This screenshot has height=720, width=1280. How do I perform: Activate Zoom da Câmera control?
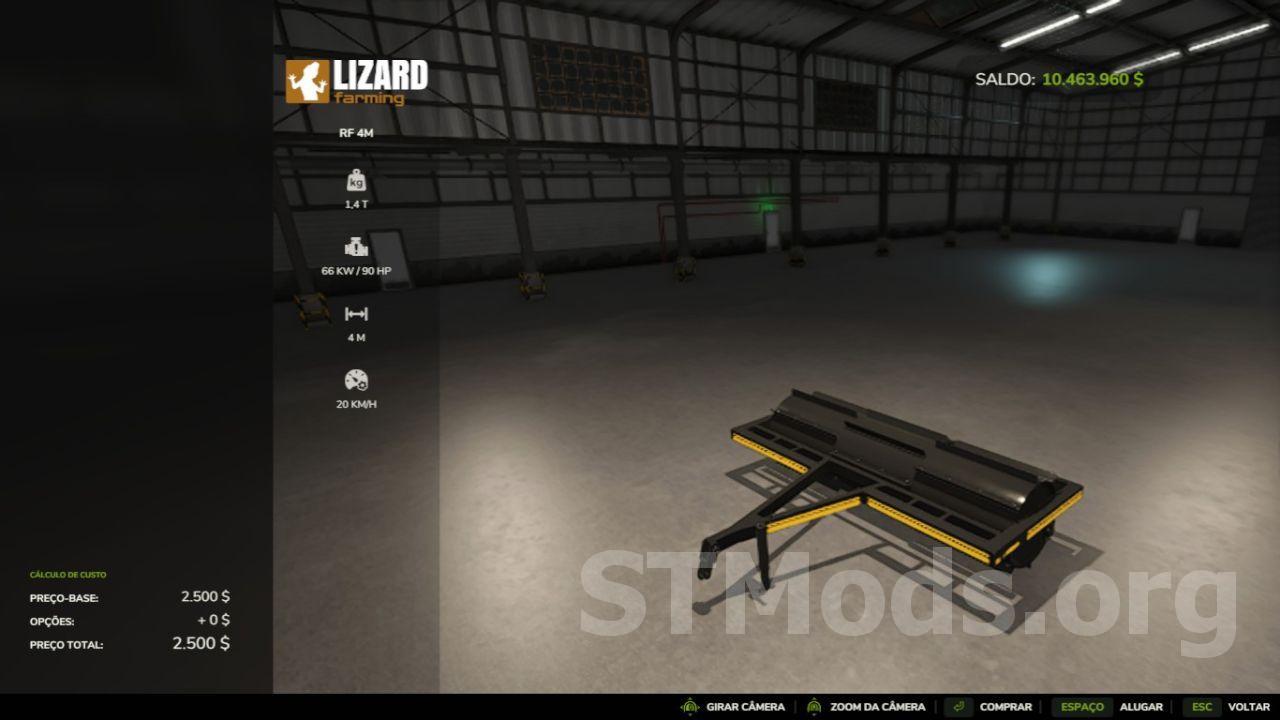[x=878, y=706]
